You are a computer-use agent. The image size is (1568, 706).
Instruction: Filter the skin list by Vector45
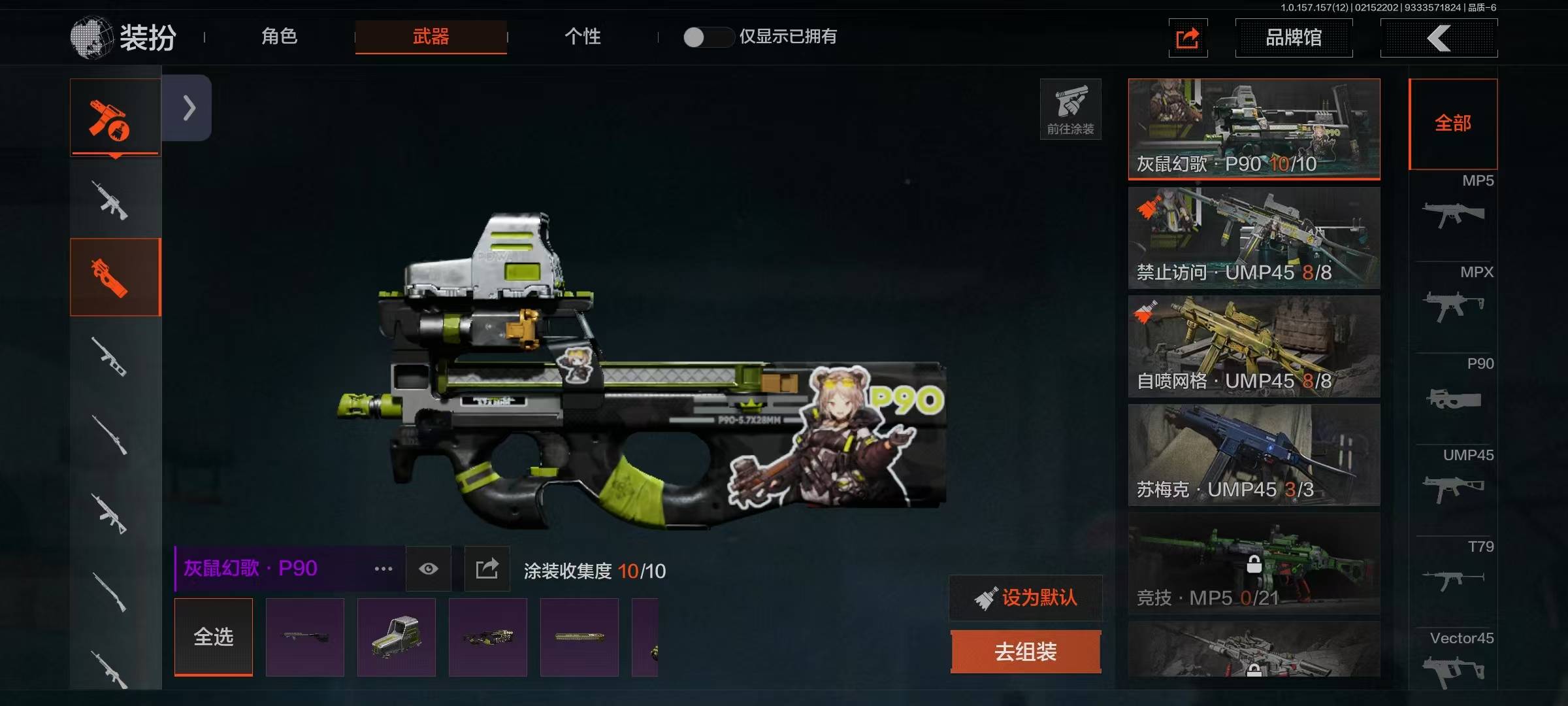pos(1453,660)
